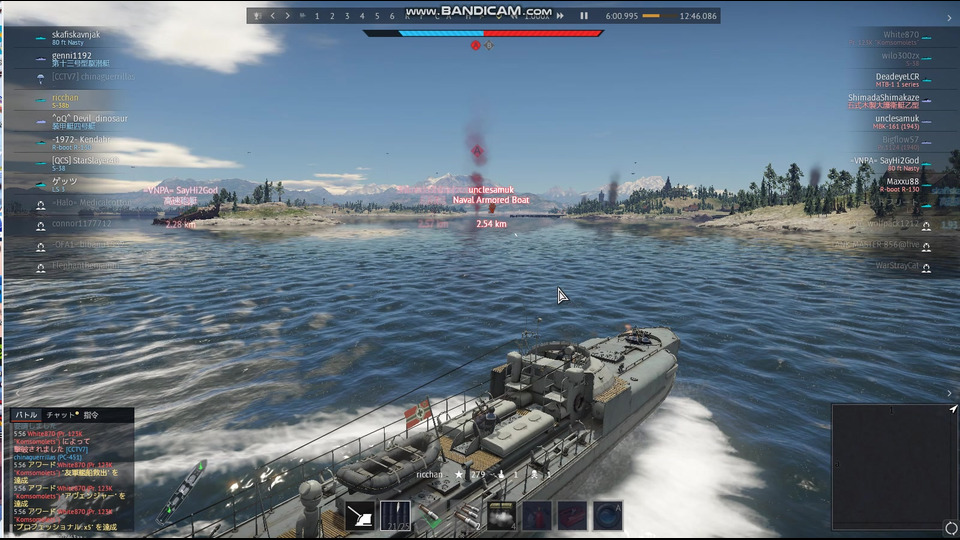Select the next player arrow in replay bar
Viewport: 960px width, 540px height.
click(288, 16)
